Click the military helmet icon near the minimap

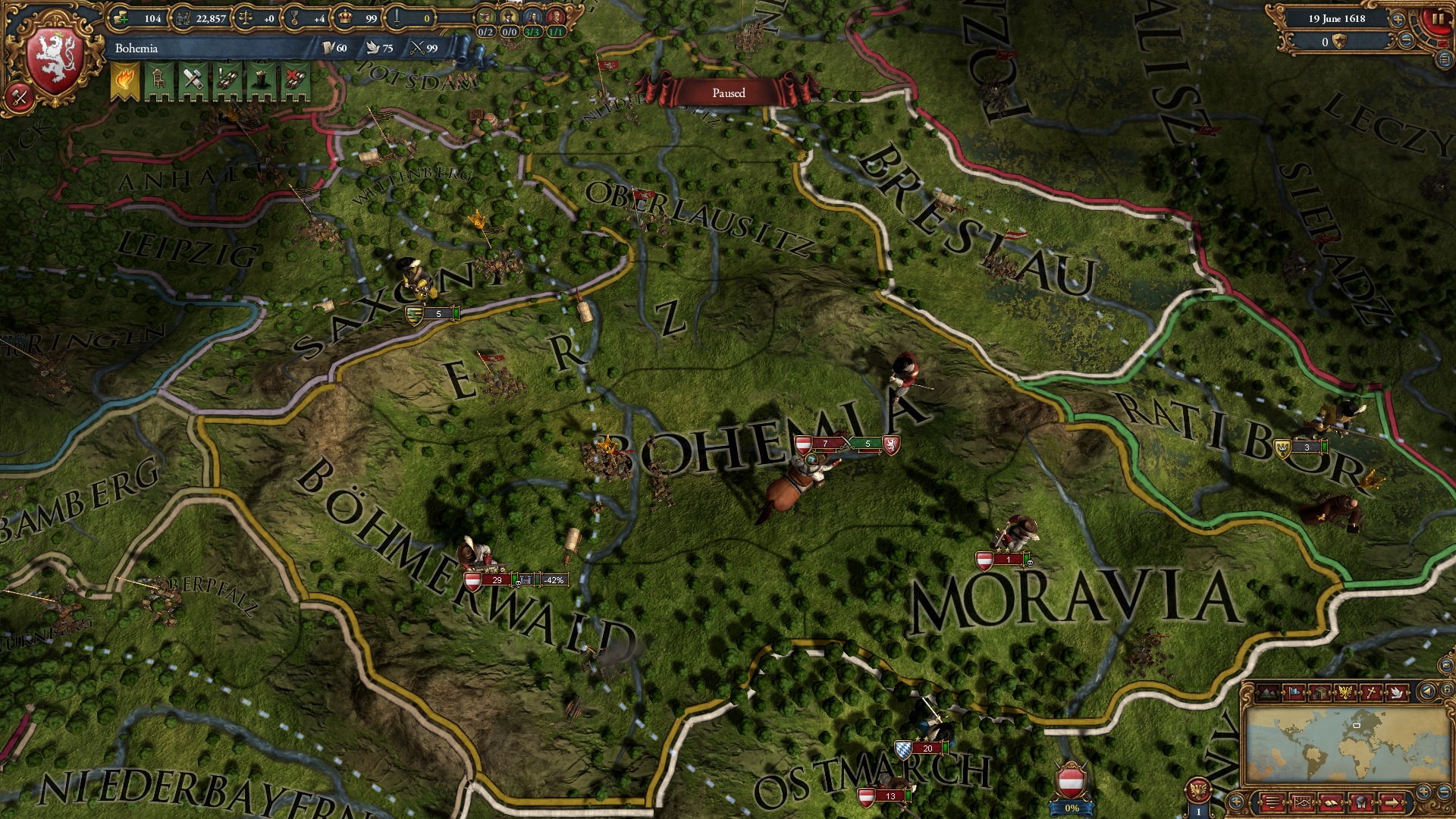point(1361,802)
